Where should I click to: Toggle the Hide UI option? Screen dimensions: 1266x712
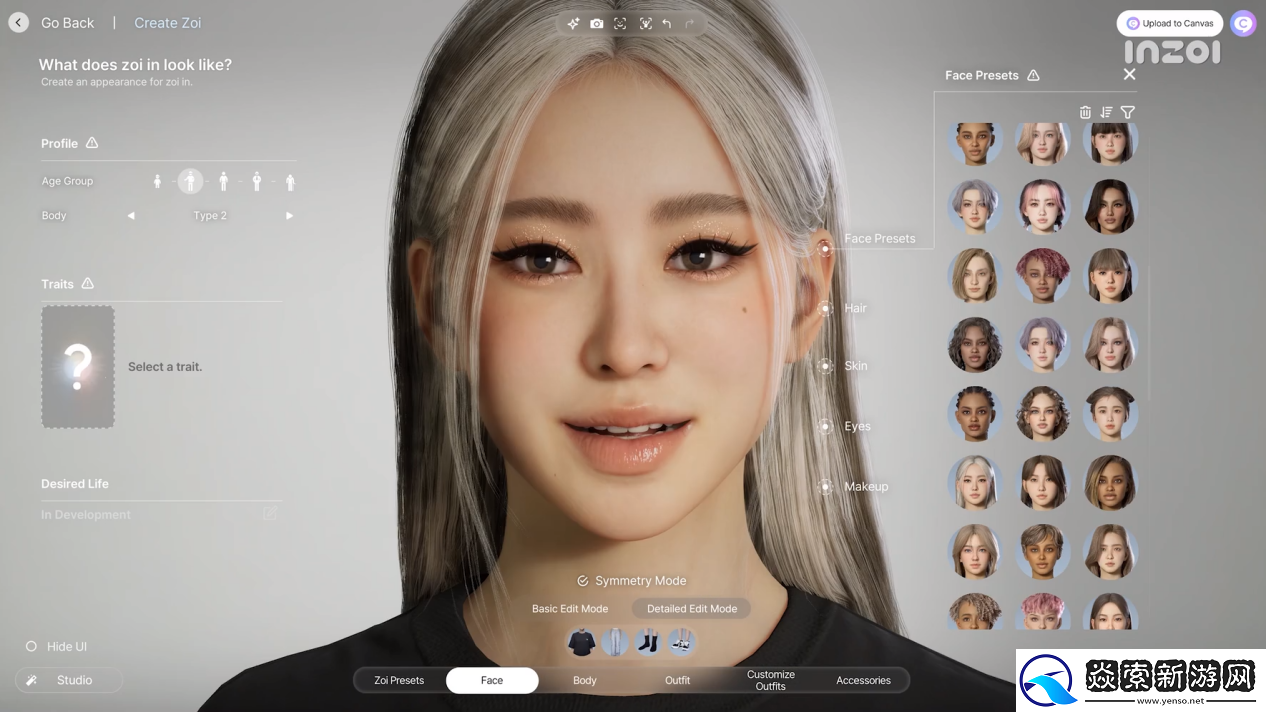[31, 647]
